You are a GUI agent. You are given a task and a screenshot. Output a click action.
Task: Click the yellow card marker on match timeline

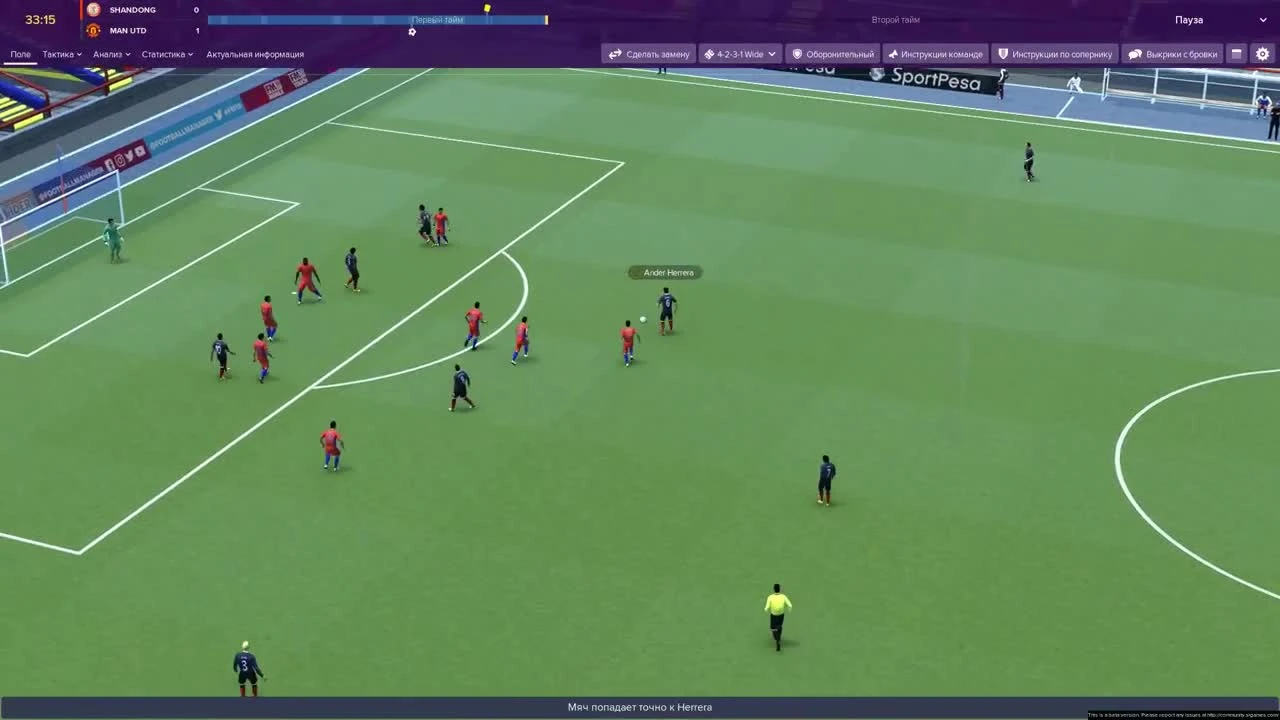click(x=487, y=8)
